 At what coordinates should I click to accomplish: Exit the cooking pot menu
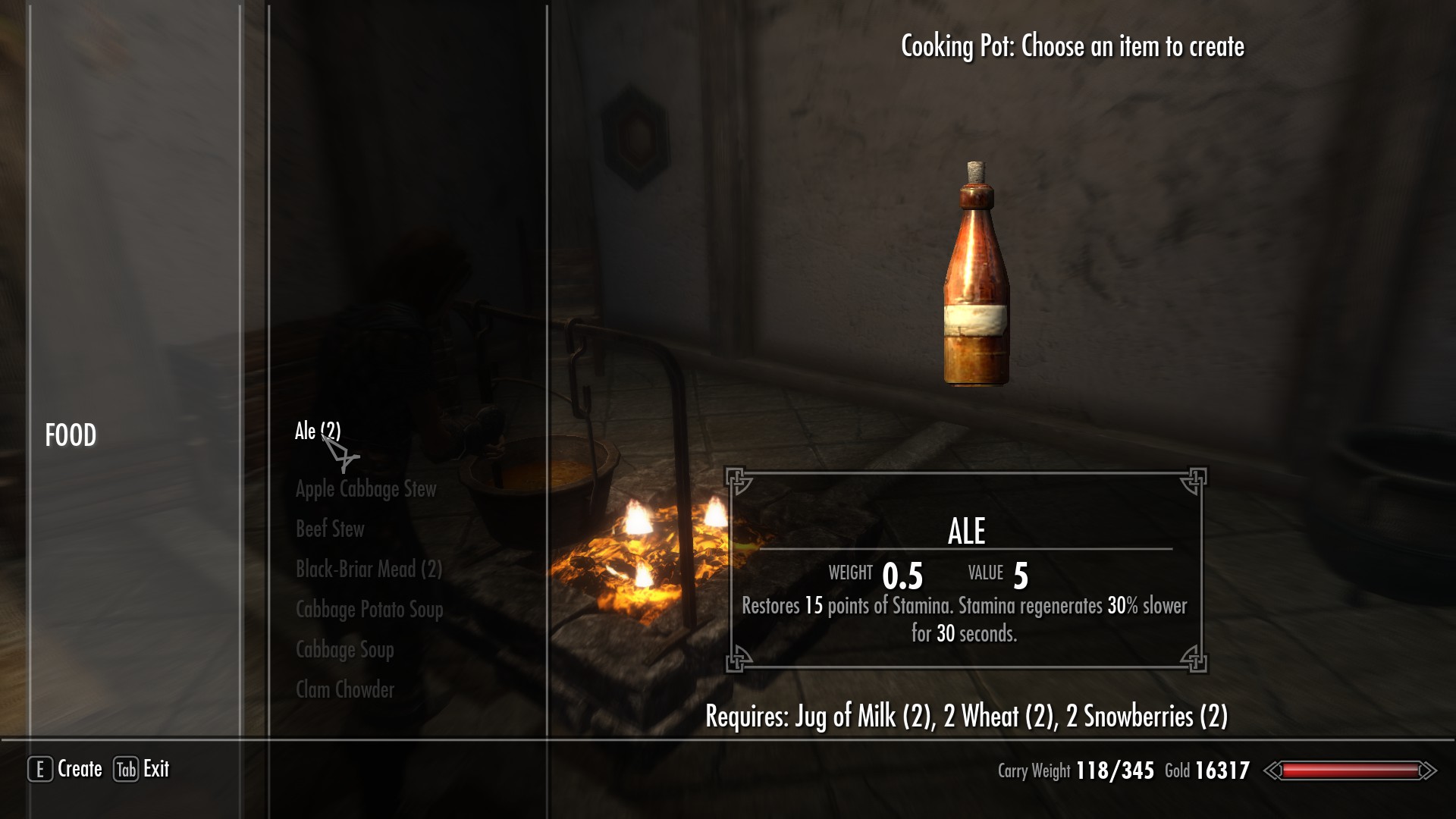click(x=142, y=769)
